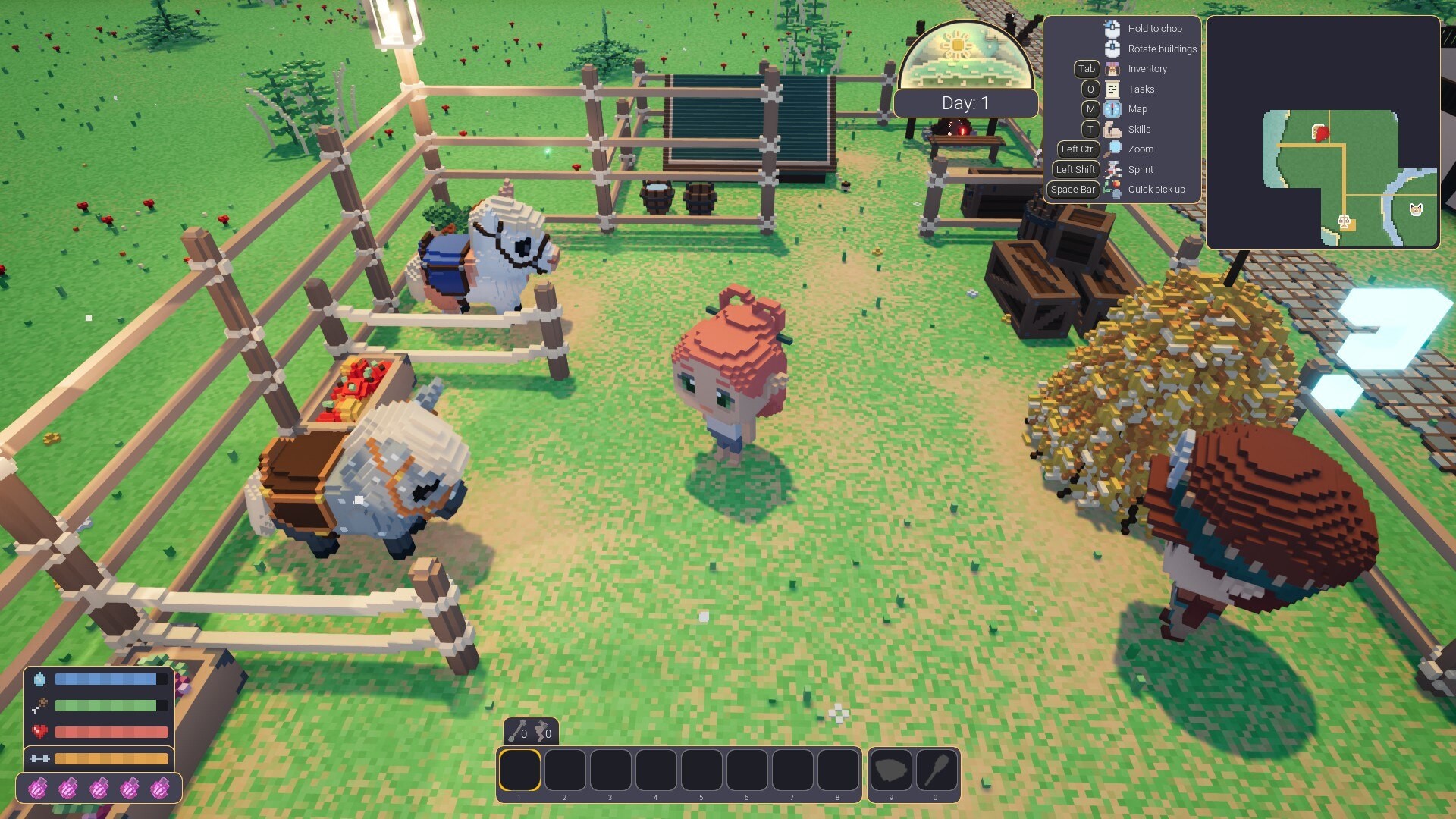Viewport: 1456px width, 819px height.
Task: Open the Map compass icon
Action: click(x=1112, y=108)
